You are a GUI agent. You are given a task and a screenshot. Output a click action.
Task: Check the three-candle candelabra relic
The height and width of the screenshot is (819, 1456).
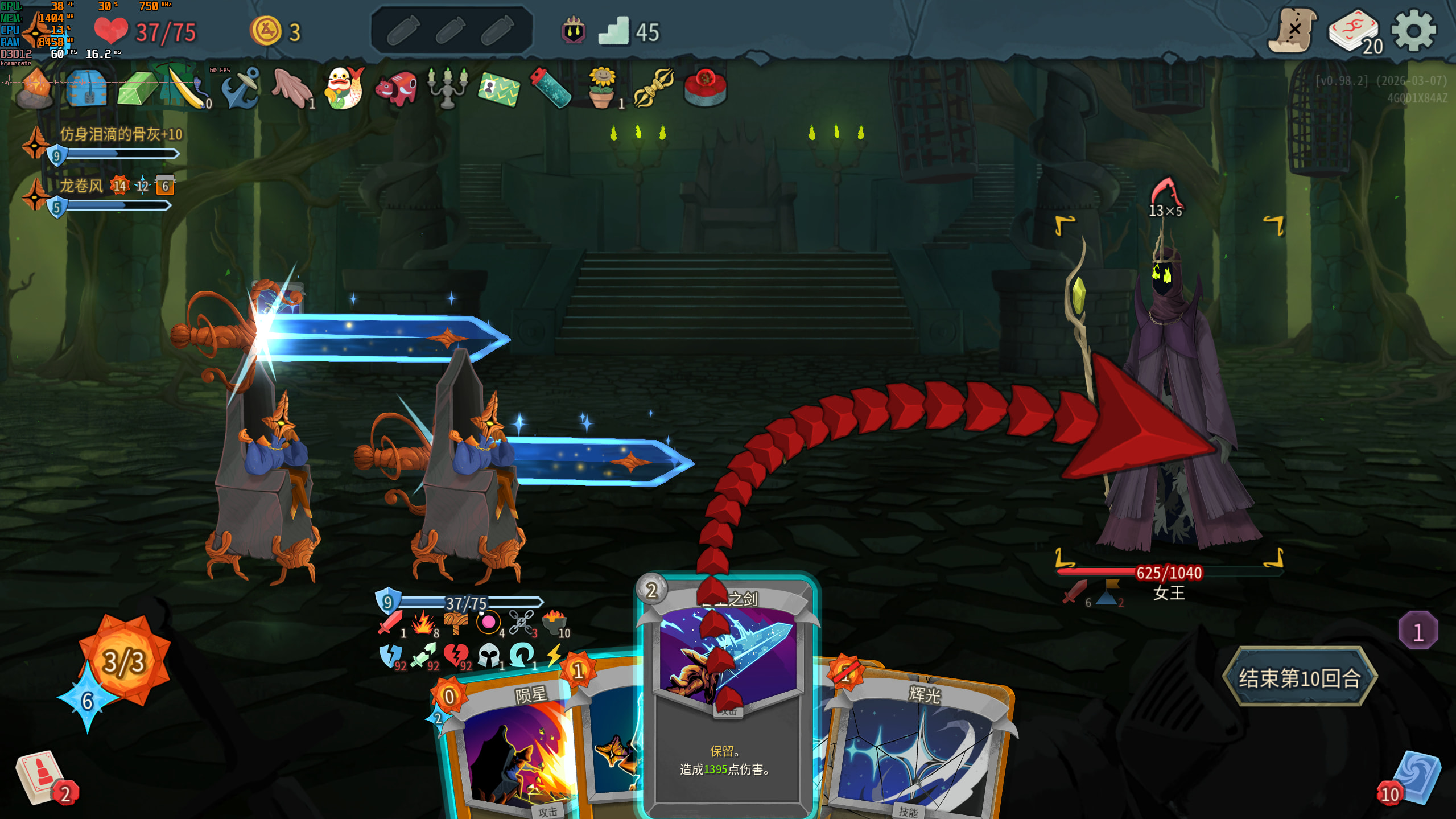click(447, 88)
